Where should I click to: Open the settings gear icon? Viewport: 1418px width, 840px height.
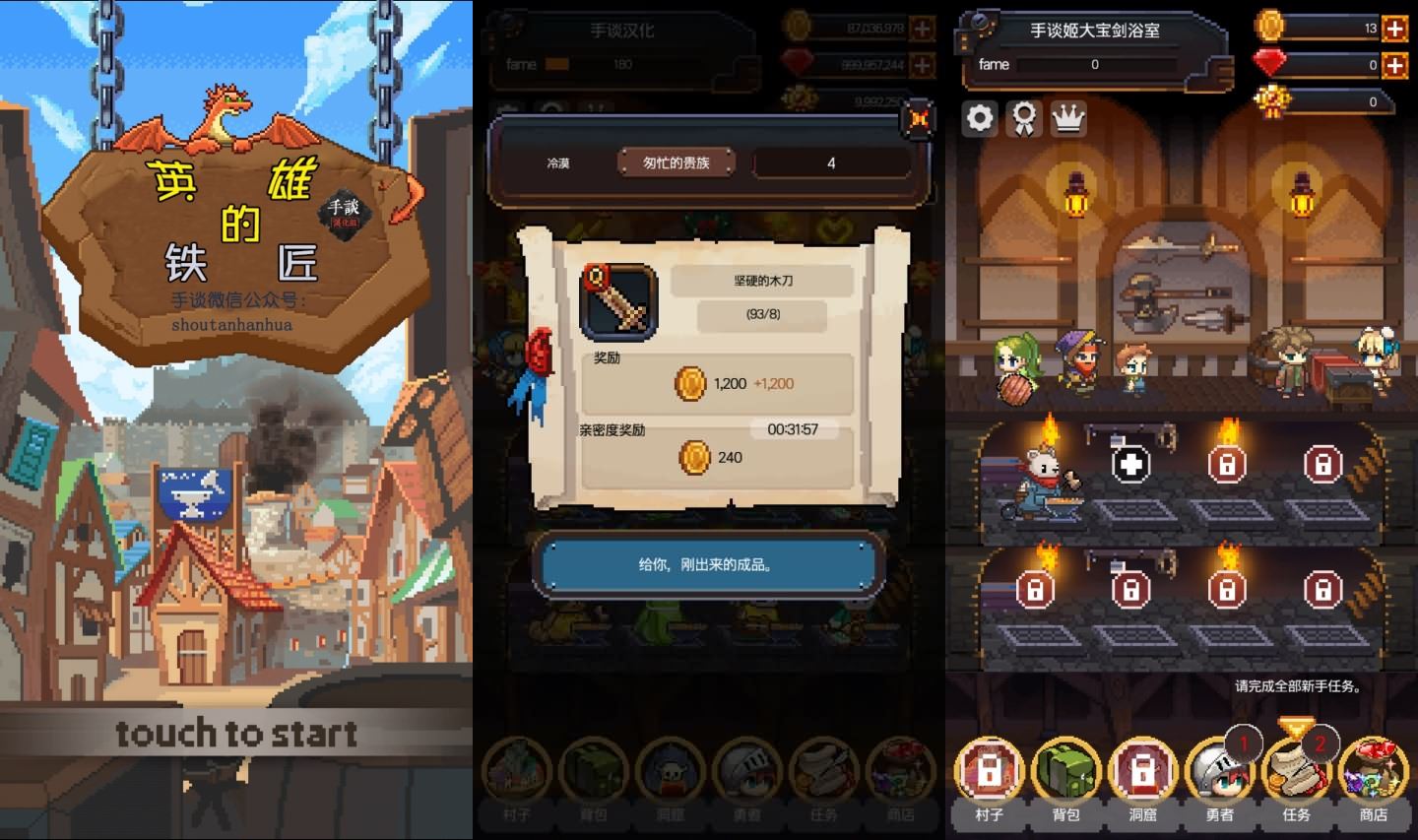pos(979,118)
